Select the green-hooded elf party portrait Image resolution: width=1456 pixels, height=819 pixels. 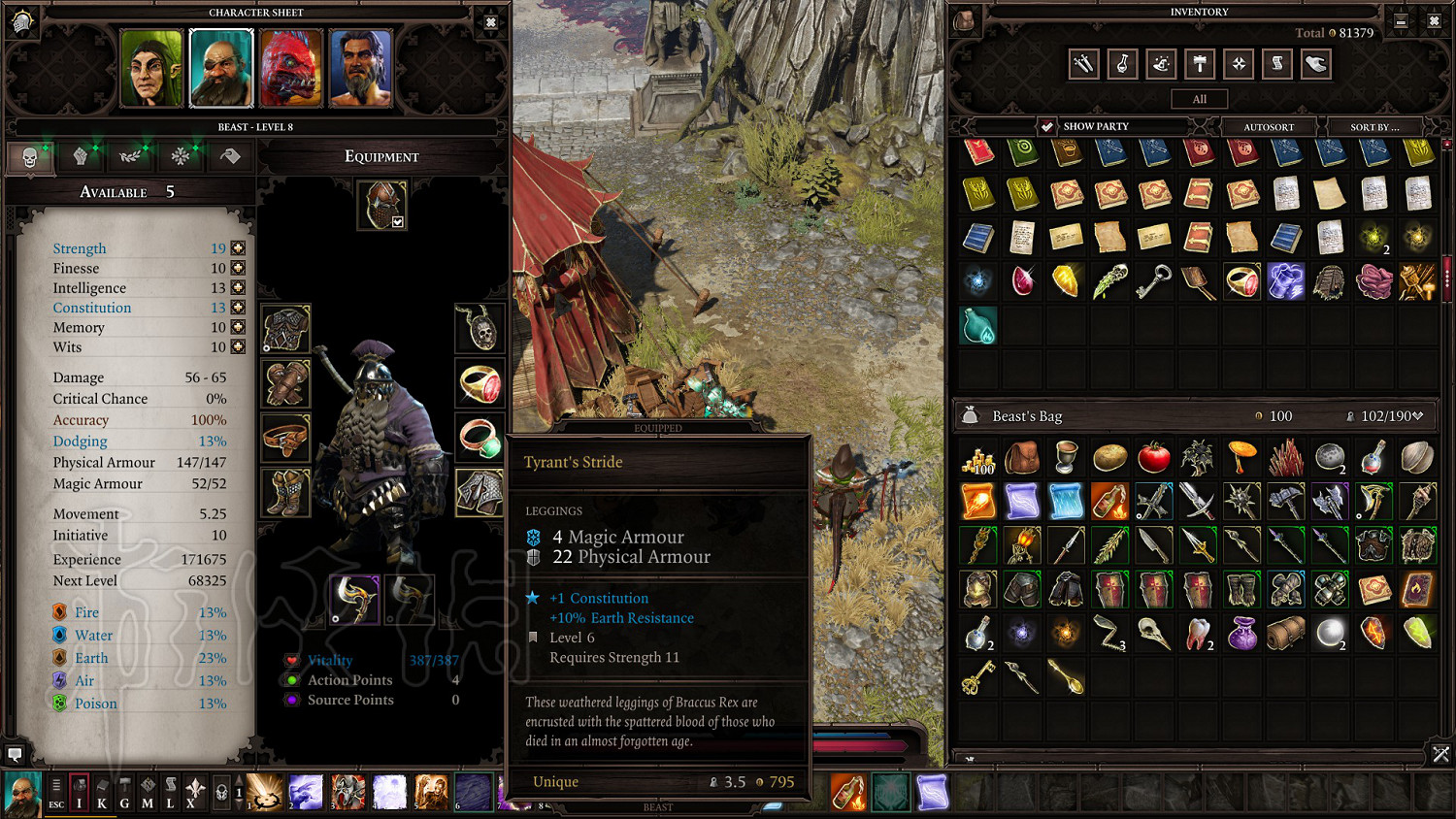click(x=151, y=68)
